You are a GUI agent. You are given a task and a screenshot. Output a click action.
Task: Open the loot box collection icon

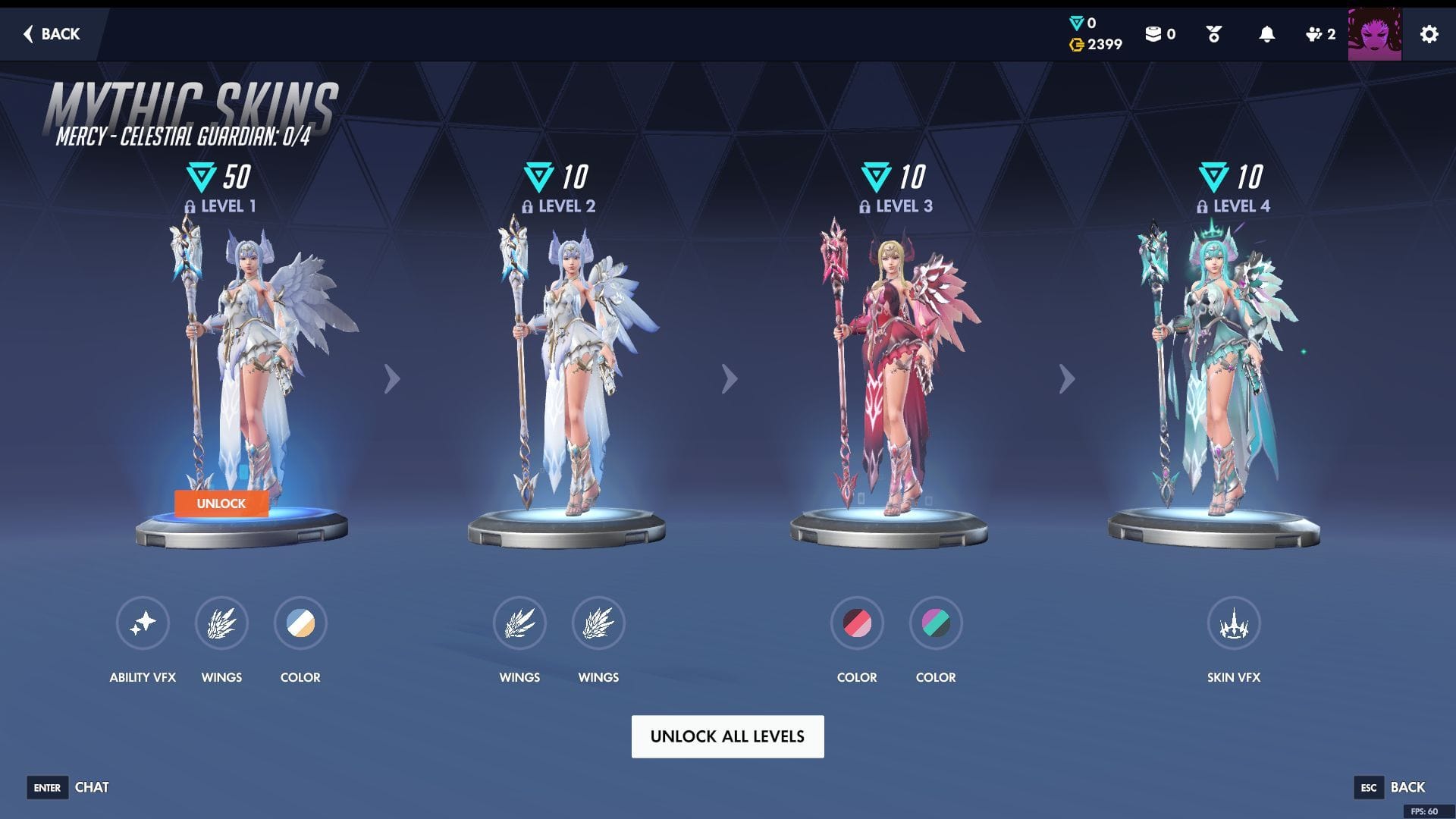(1156, 34)
